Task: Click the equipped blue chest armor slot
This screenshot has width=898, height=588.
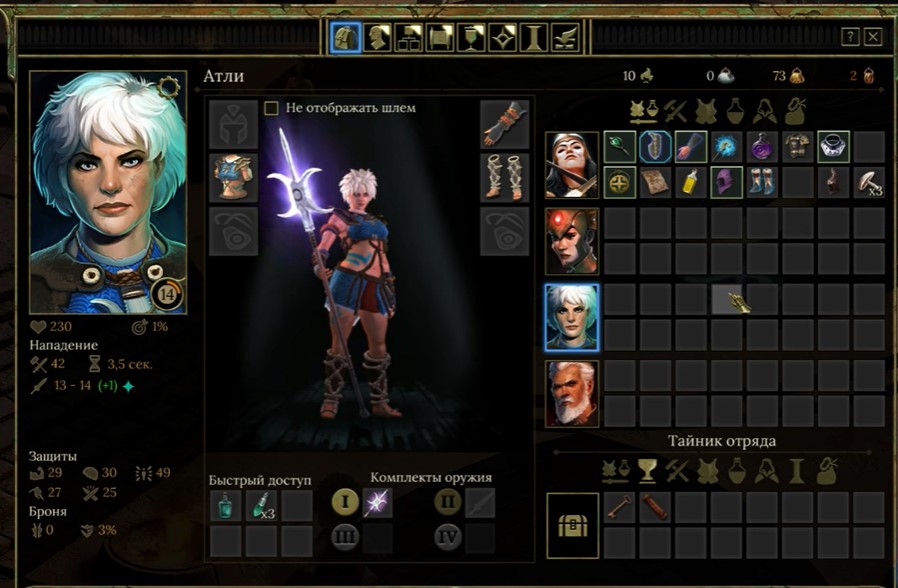Action: (x=234, y=177)
